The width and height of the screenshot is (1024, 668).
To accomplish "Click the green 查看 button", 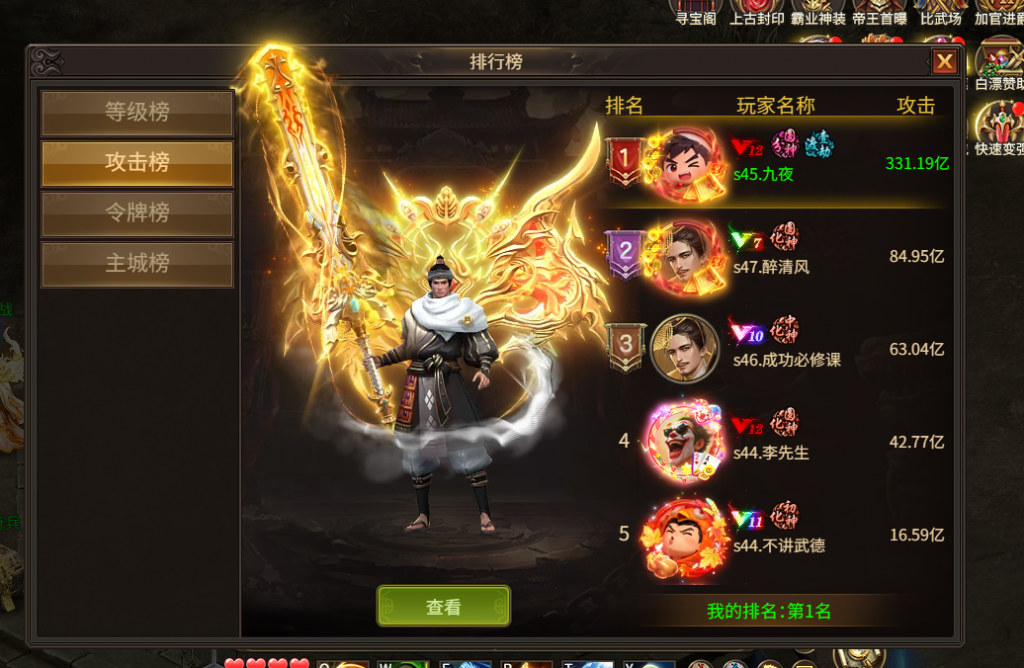I will [x=443, y=607].
